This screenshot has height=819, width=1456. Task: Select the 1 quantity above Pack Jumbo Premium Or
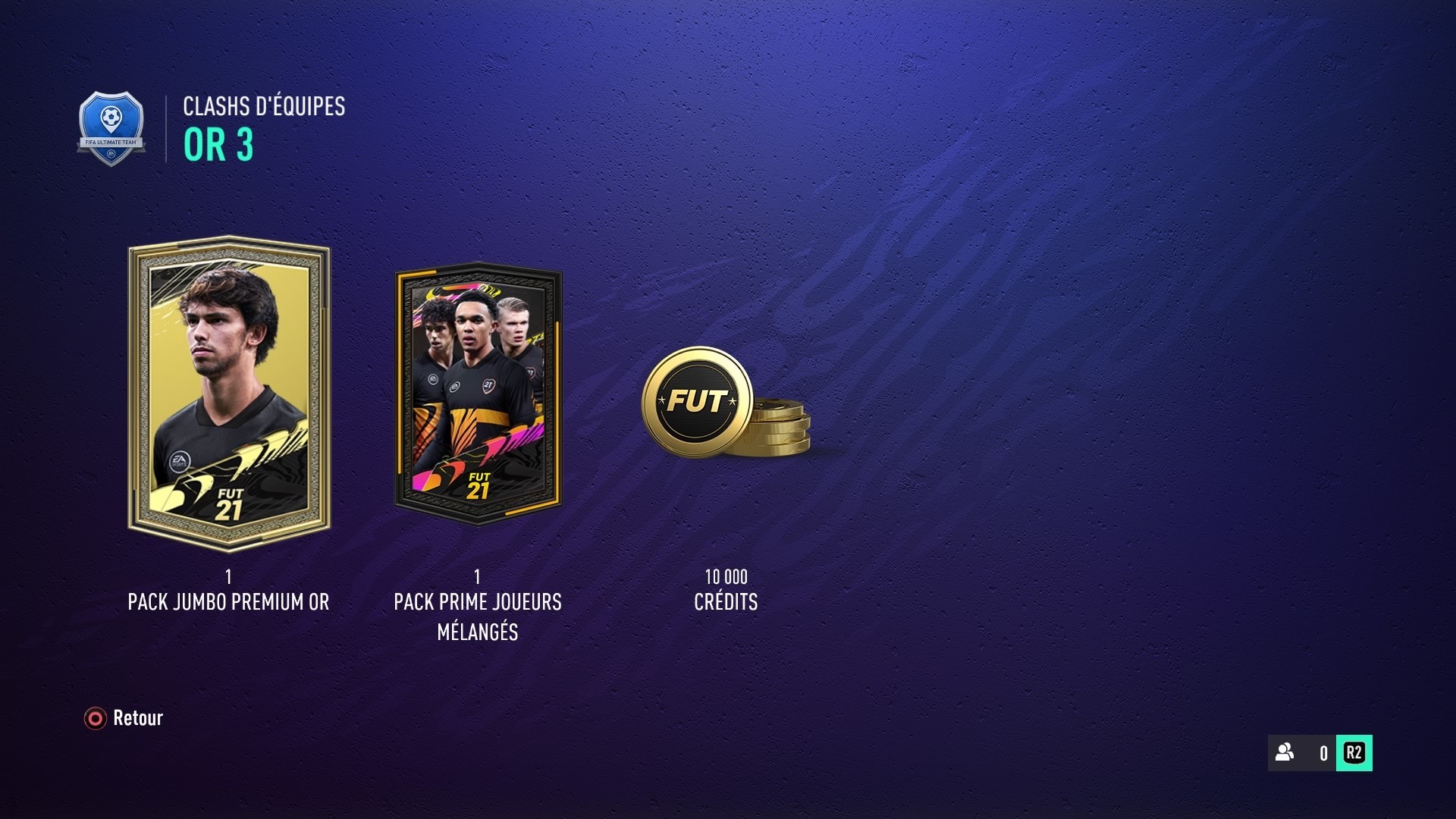(x=227, y=577)
